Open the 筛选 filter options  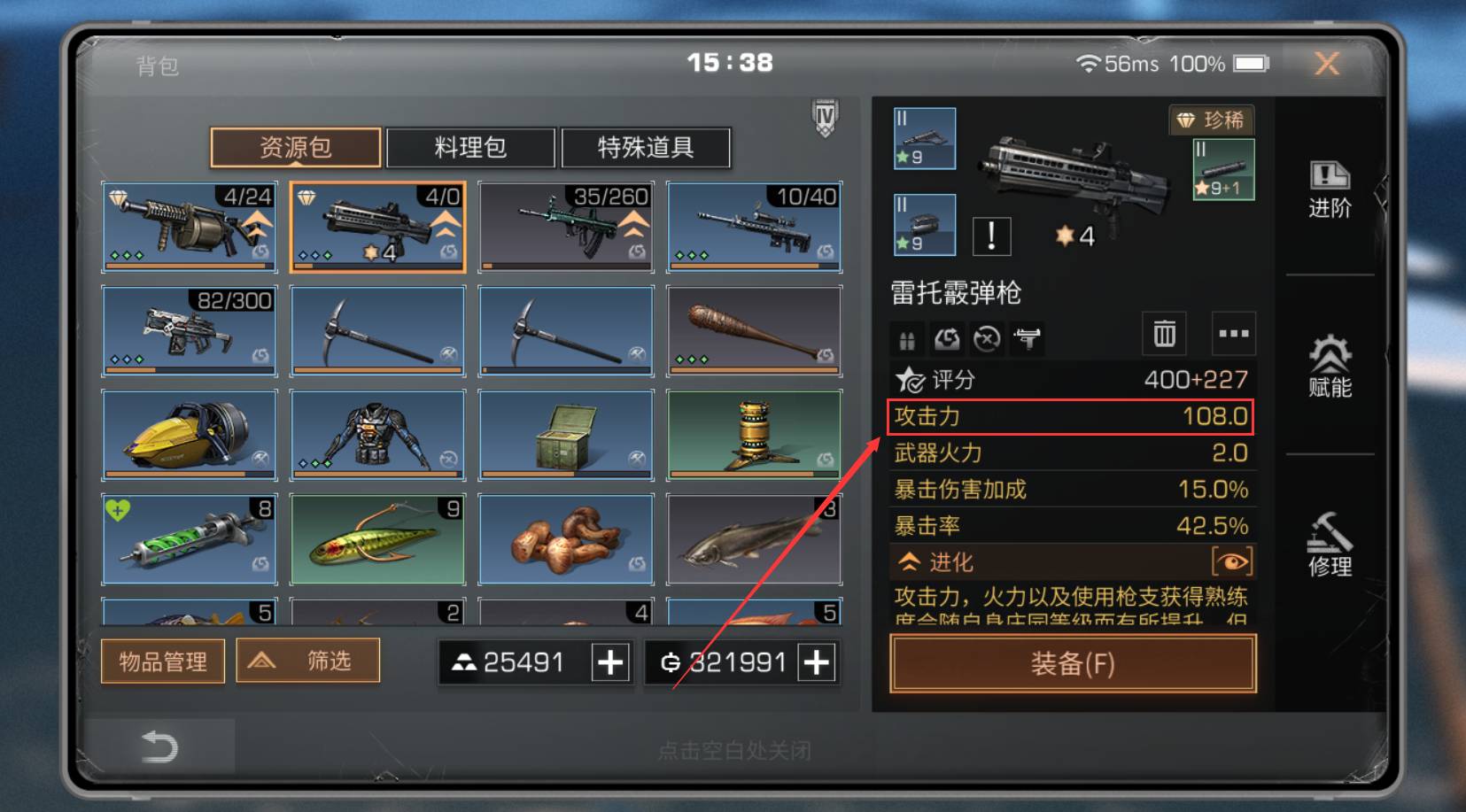(308, 661)
